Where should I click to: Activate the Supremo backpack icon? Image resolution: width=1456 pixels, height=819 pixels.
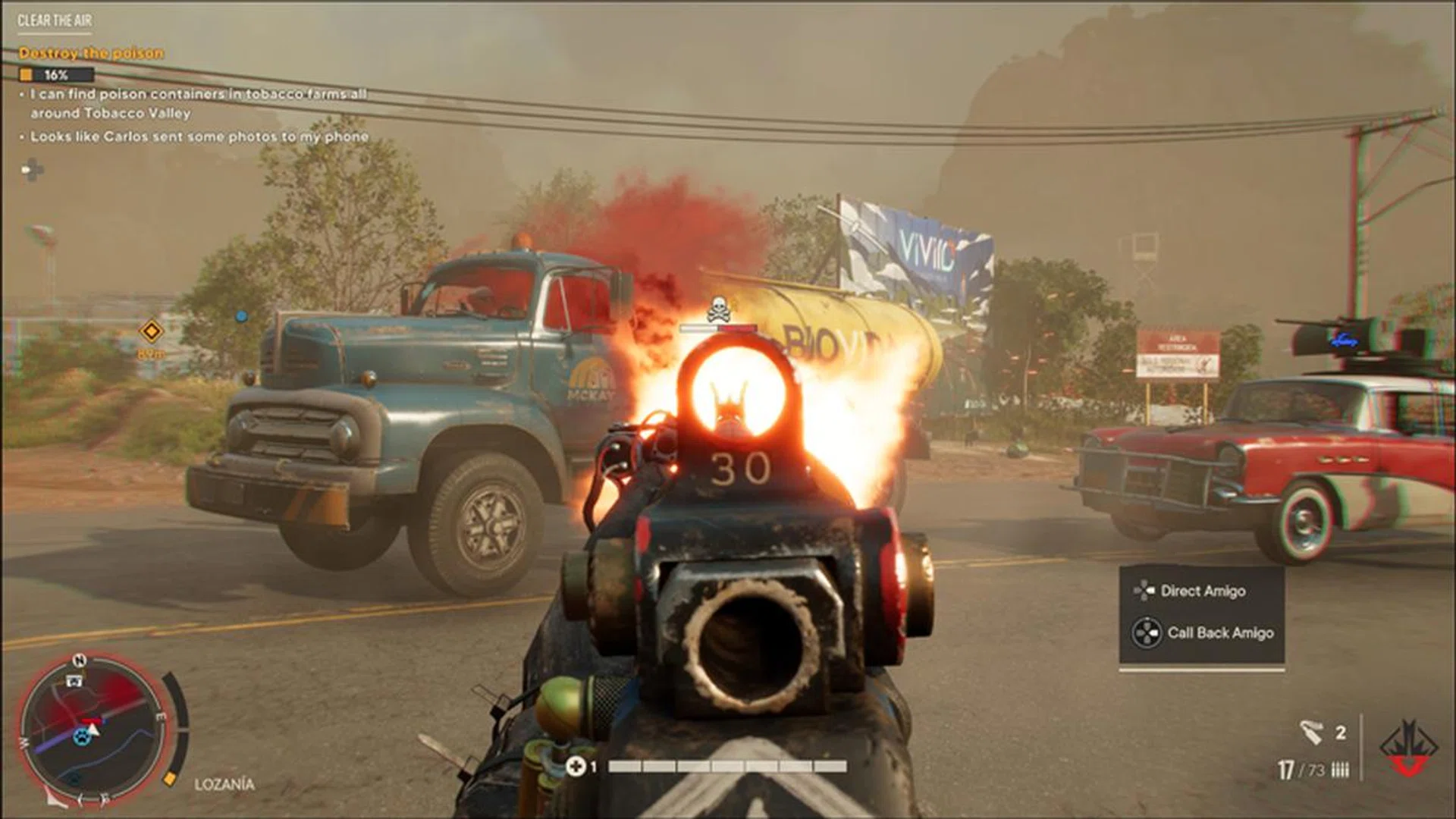[x=1408, y=749]
